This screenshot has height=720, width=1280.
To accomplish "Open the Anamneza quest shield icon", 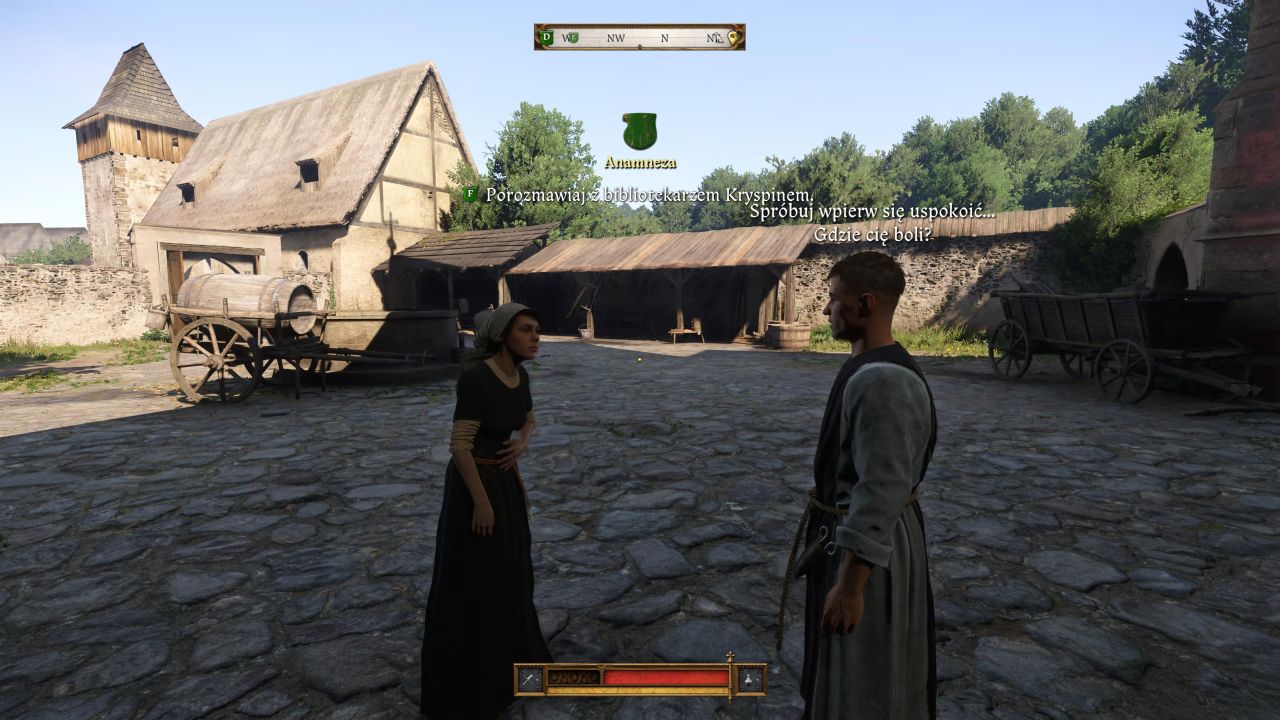I will click(x=639, y=131).
